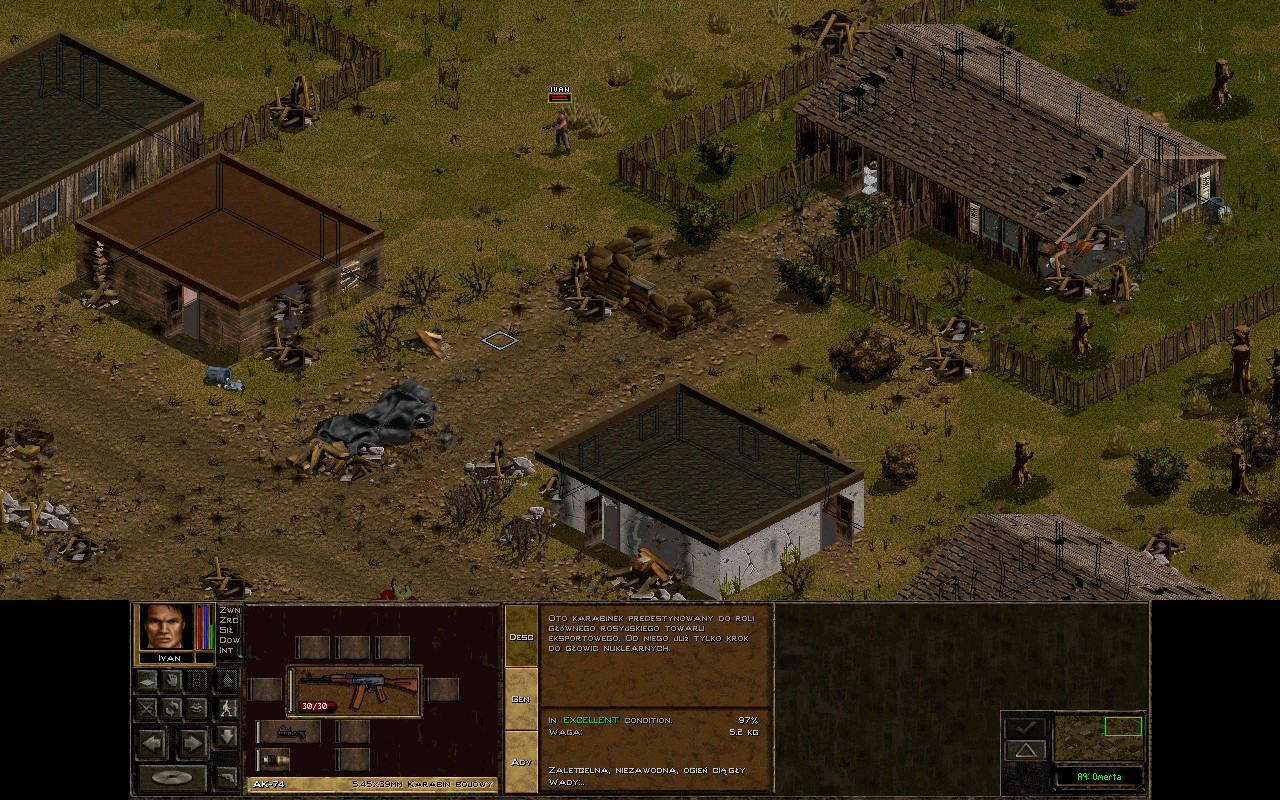
Task: Switch to the Adv tab
Action: (521, 762)
